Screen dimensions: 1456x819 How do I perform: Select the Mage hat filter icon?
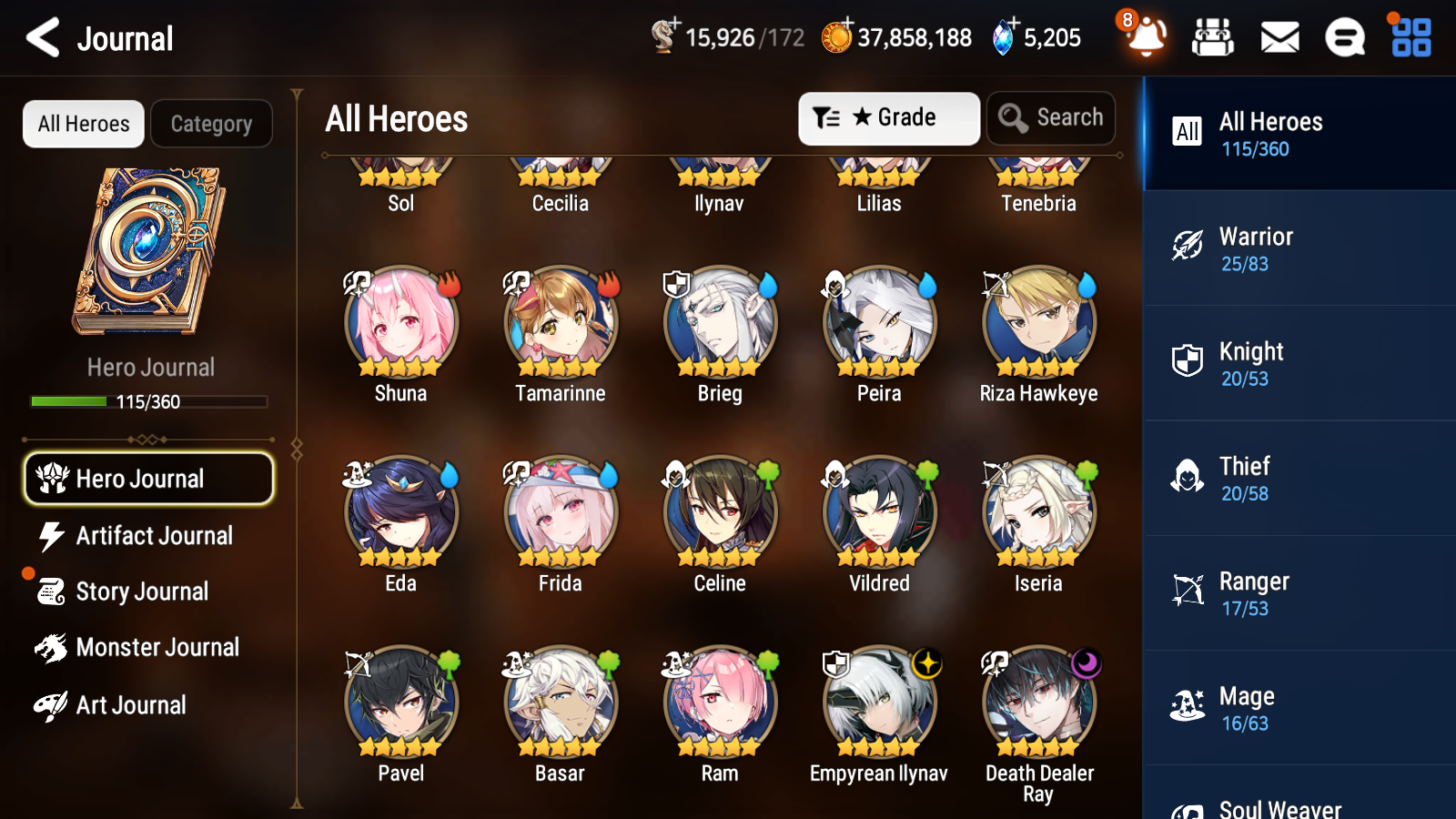(x=1188, y=704)
